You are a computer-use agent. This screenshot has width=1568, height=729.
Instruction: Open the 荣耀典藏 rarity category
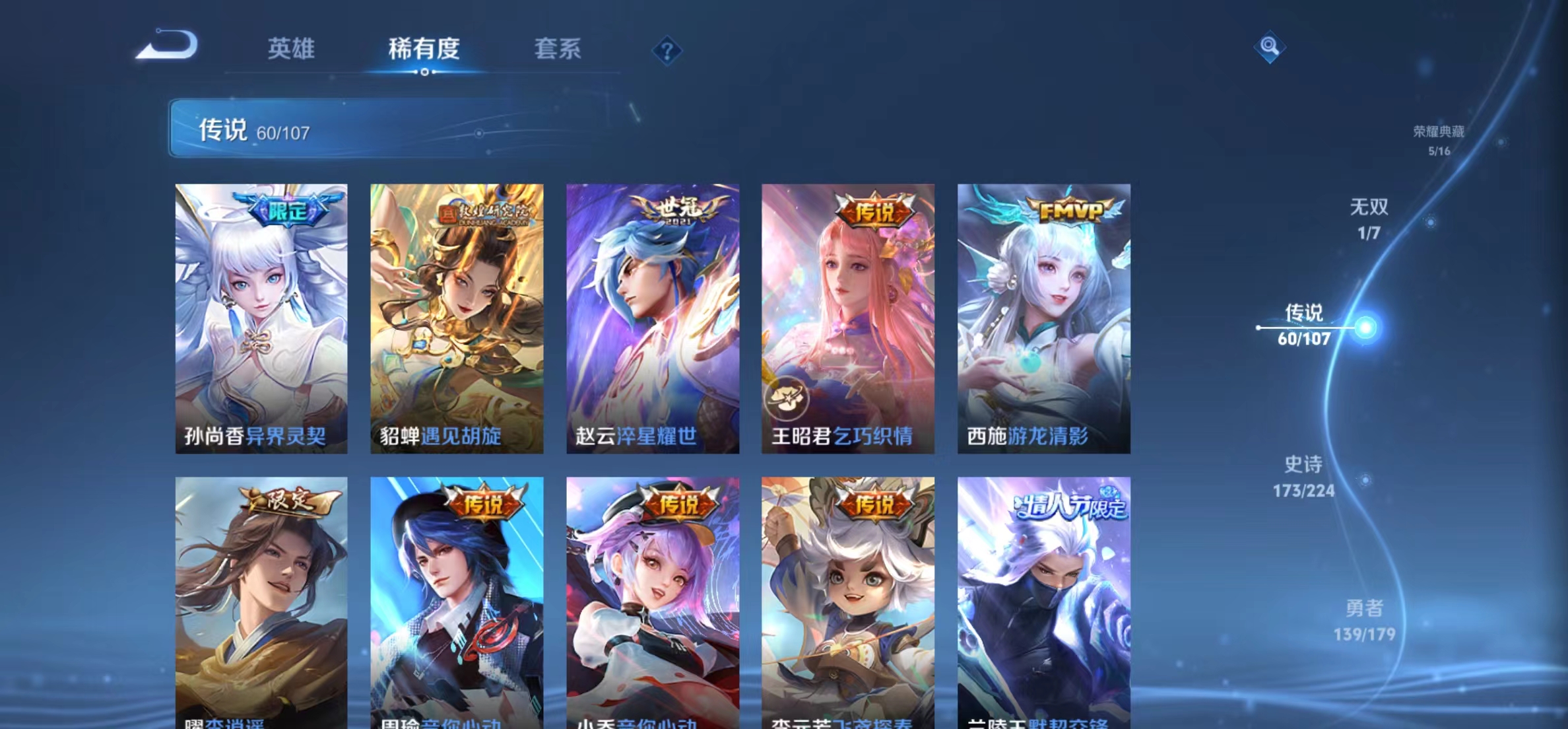[x=1440, y=140]
